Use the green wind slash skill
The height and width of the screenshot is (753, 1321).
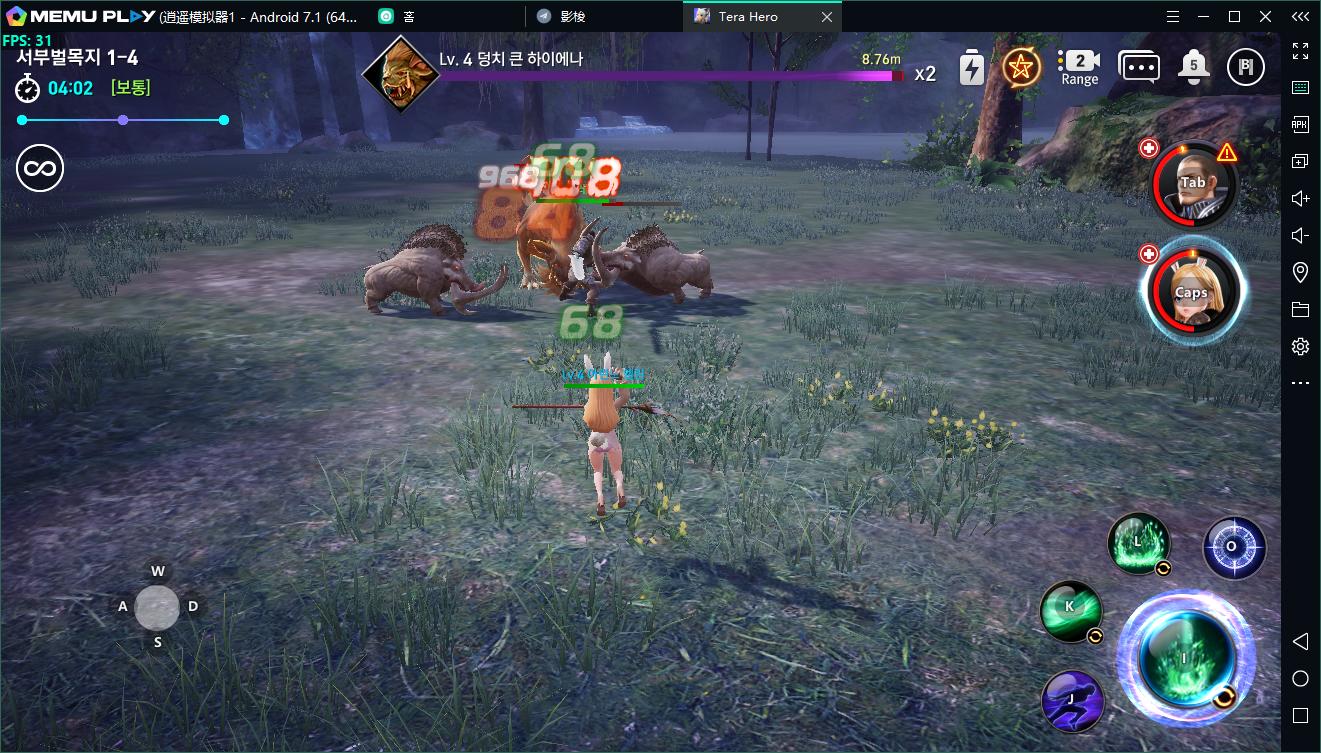(x=1071, y=609)
